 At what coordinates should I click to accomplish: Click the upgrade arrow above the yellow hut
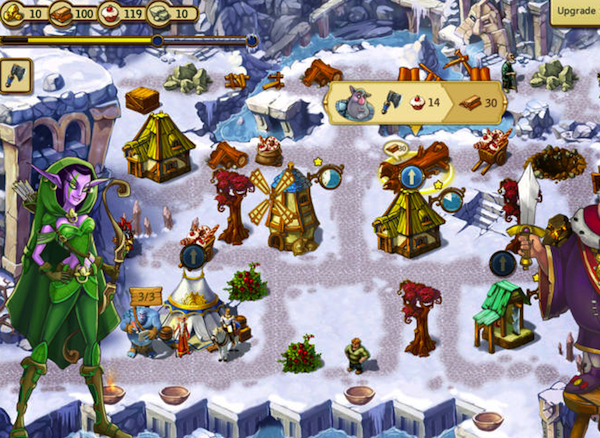click(410, 177)
